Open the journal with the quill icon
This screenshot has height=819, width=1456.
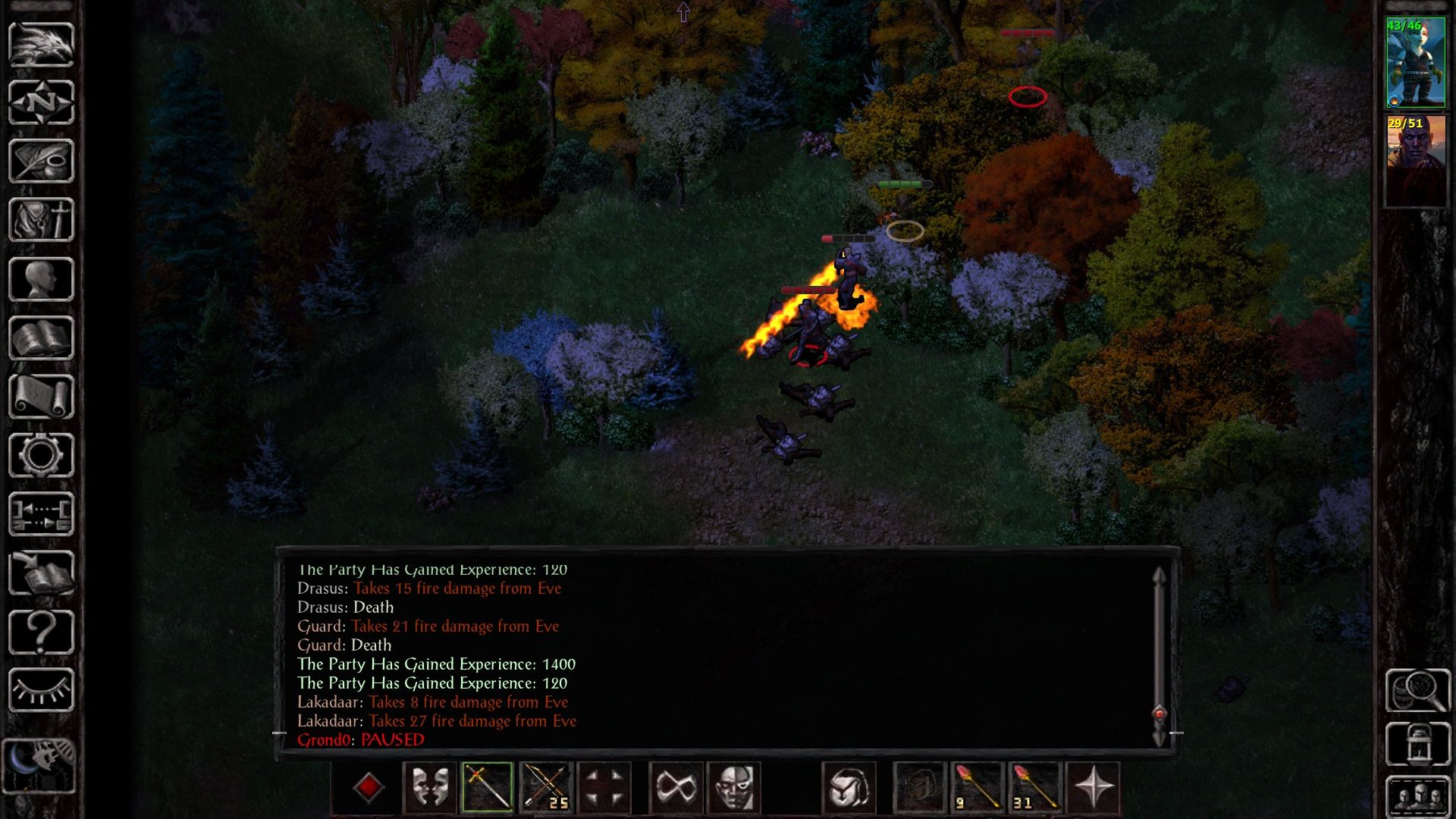click(41, 161)
